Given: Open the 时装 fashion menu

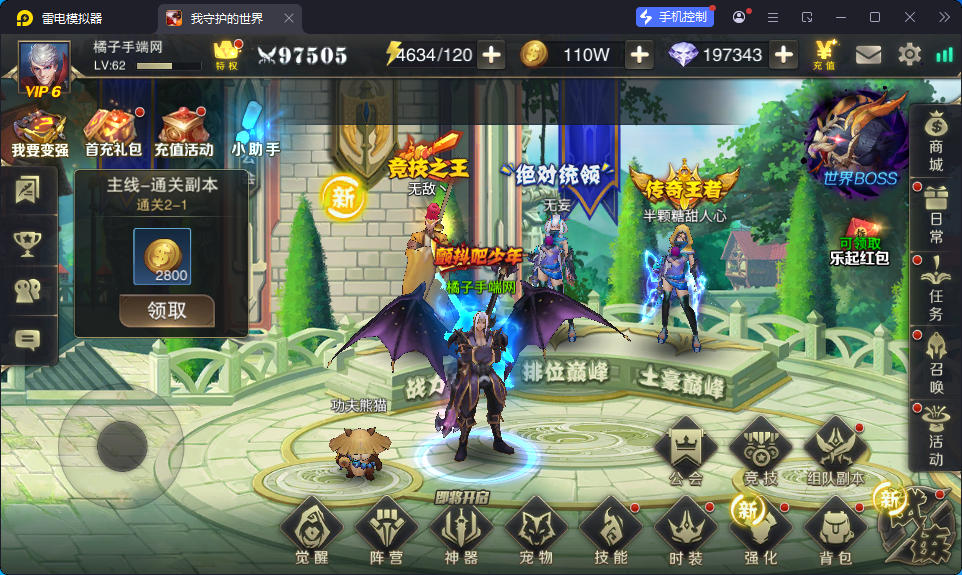Looking at the screenshot, I should click(685, 529).
